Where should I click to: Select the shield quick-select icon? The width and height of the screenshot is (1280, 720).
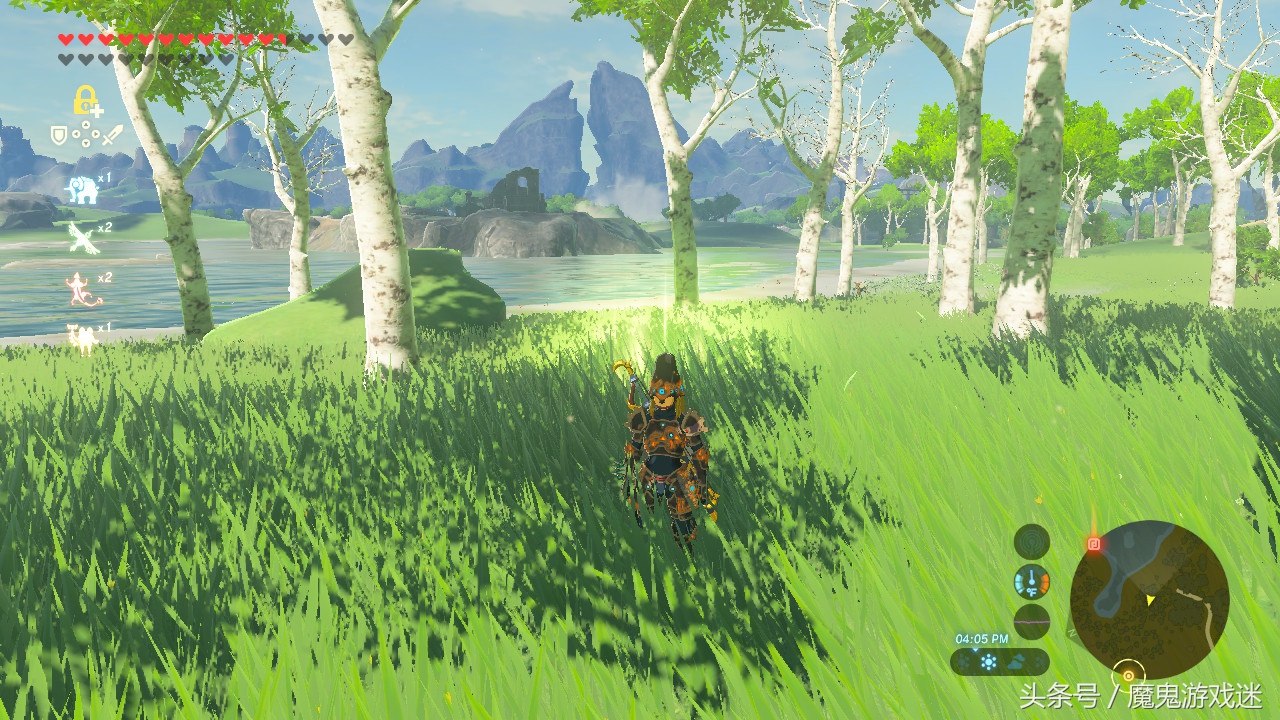60,133
